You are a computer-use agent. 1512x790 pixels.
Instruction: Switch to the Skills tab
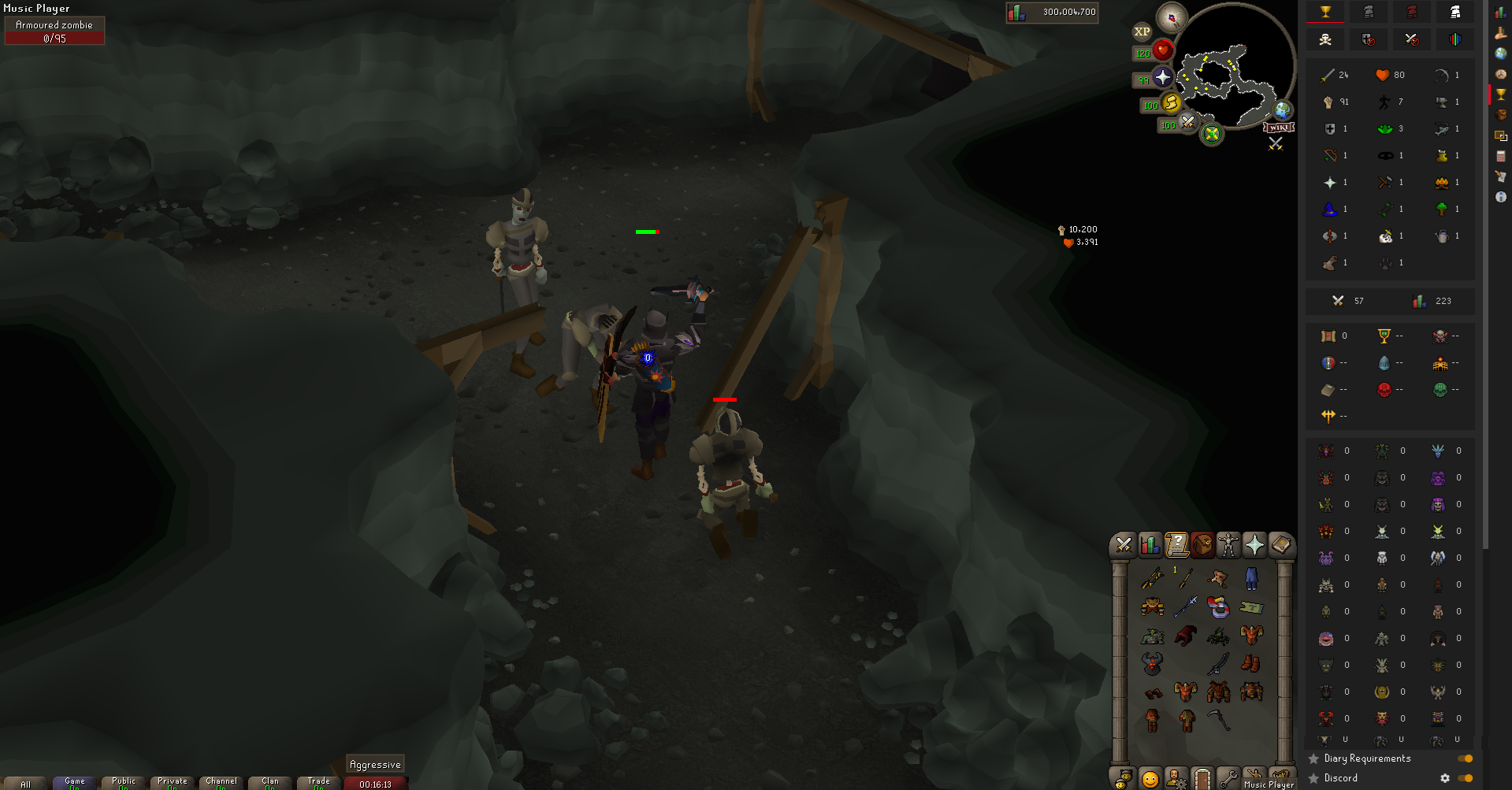click(x=1150, y=545)
